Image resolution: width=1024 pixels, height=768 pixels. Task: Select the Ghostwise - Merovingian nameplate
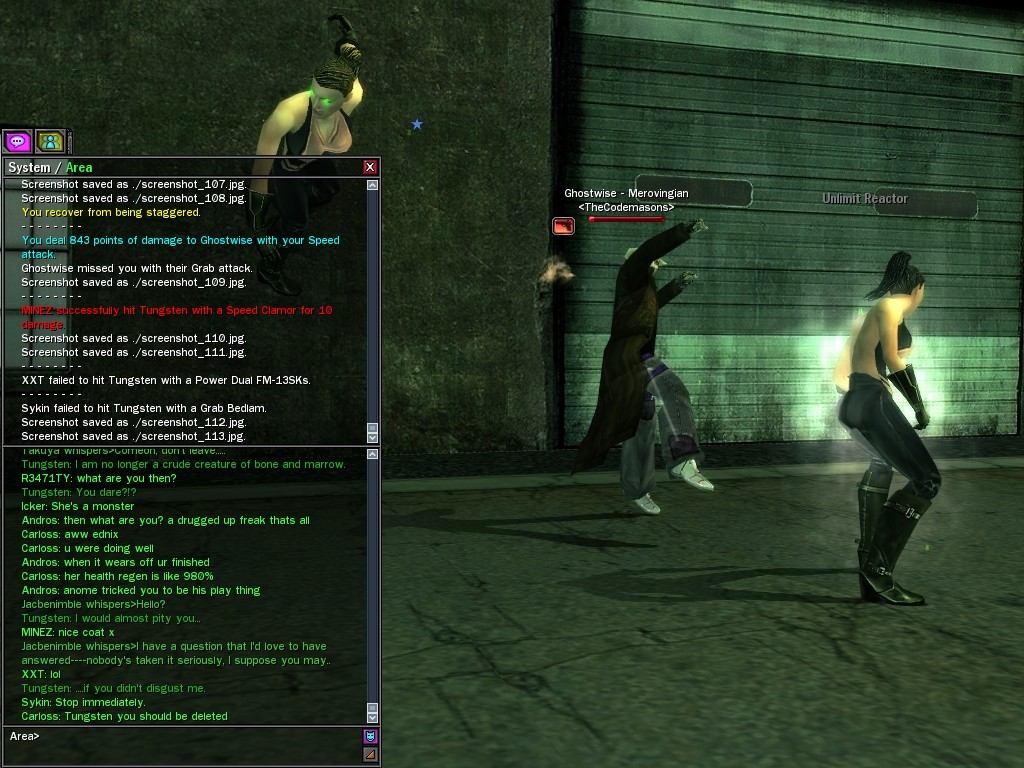click(x=626, y=193)
